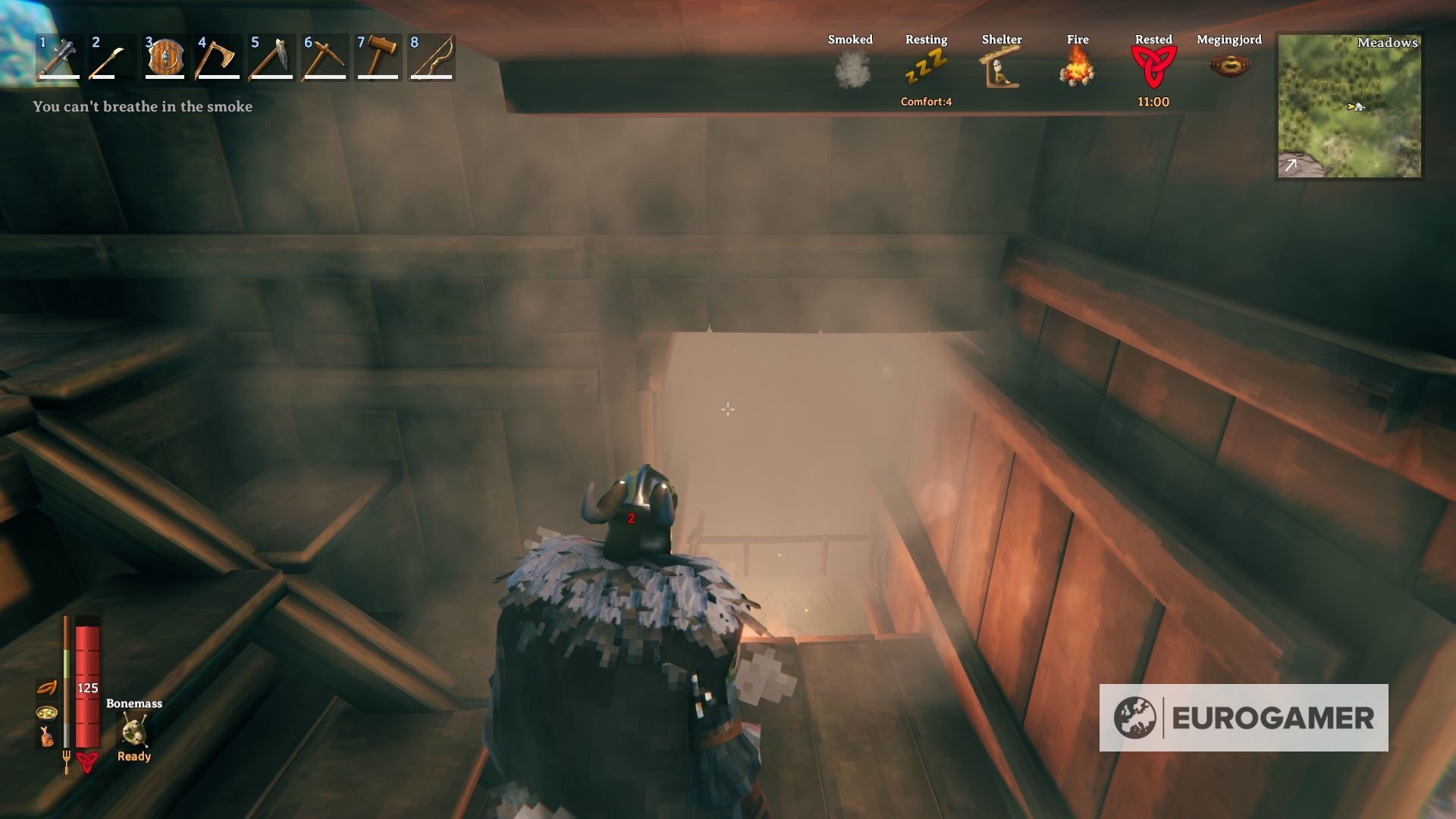The image size is (1456, 819).
Task: Open the Meadows minimap
Action: coord(1350,106)
